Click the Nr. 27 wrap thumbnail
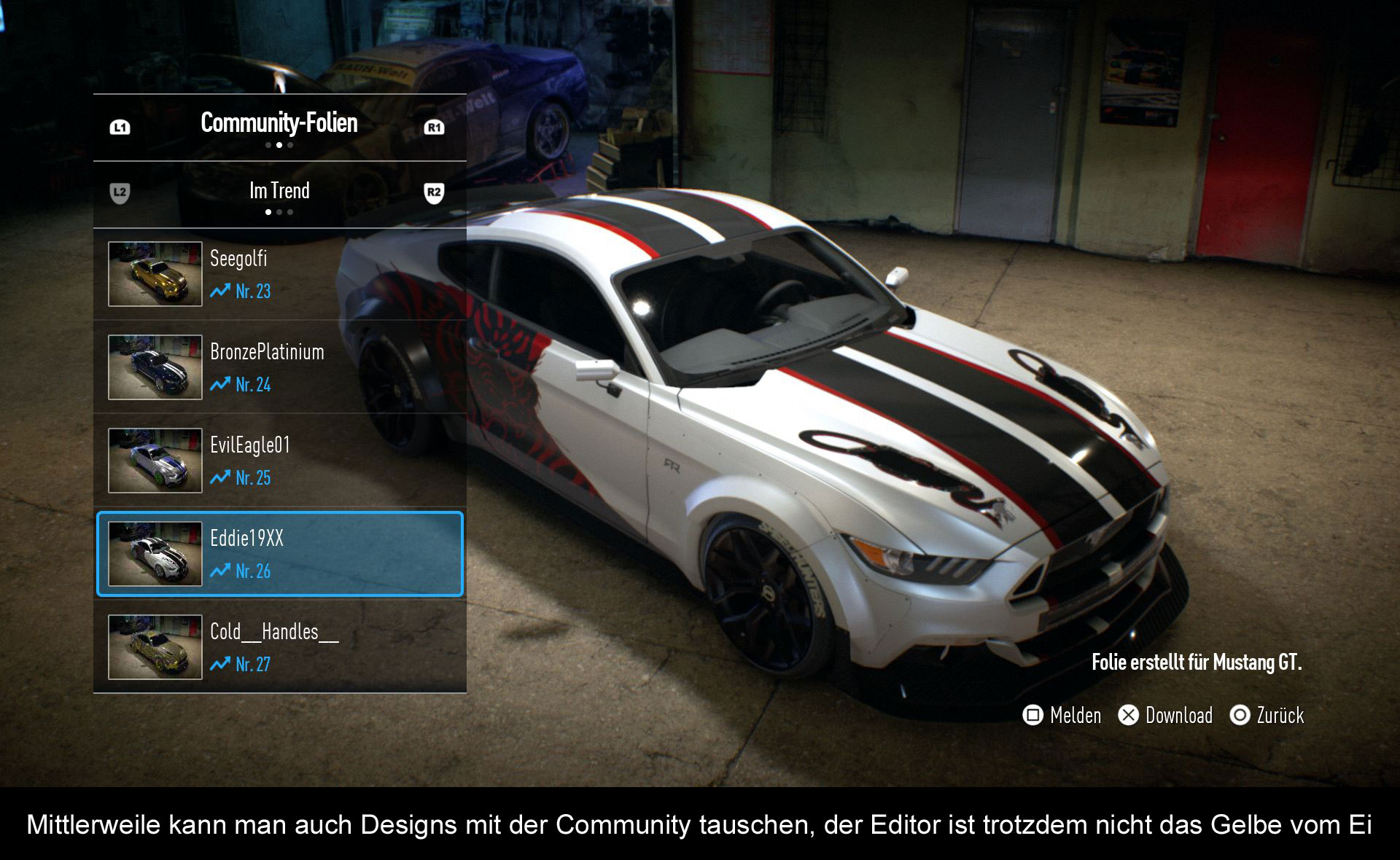 point(155,647)
